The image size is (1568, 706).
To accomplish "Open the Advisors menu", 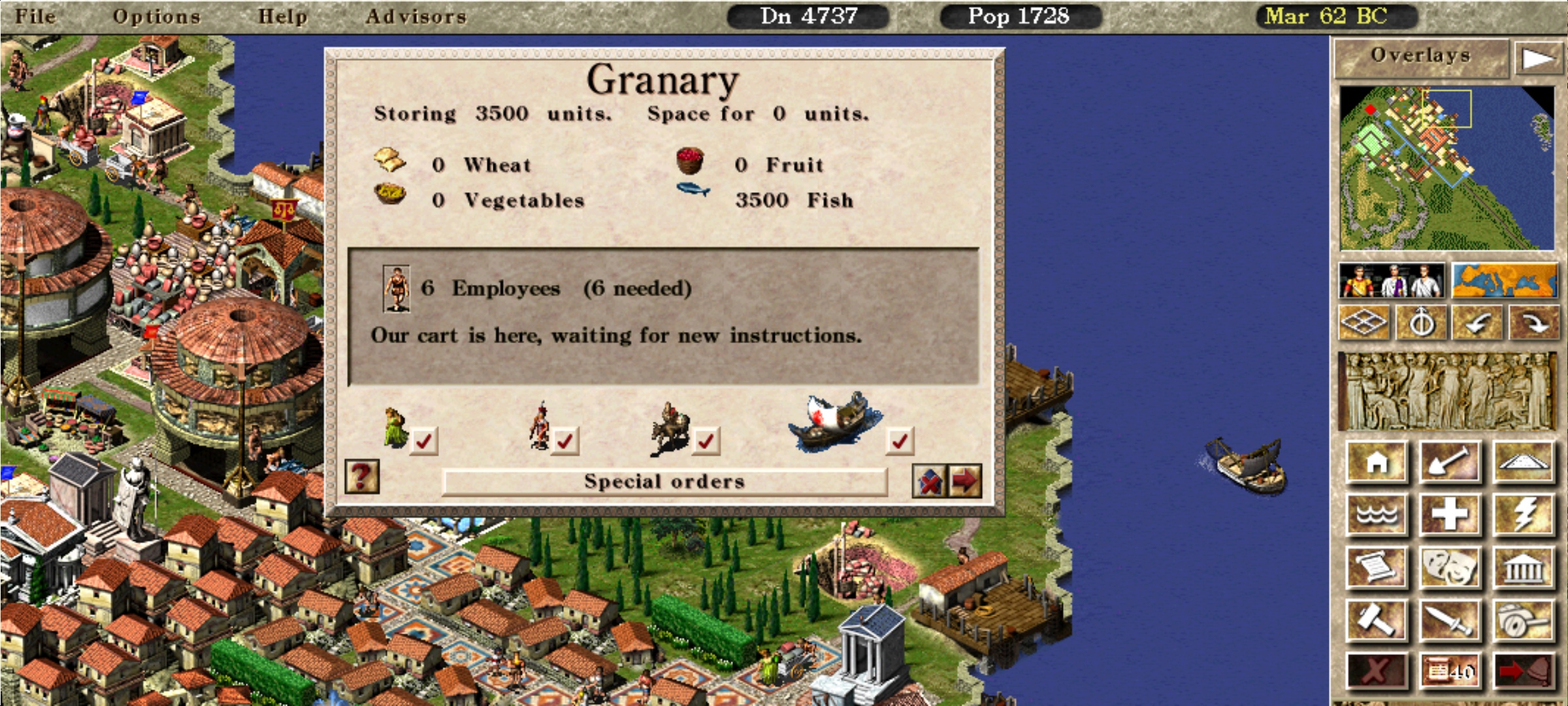I will [x=416, y=16].
